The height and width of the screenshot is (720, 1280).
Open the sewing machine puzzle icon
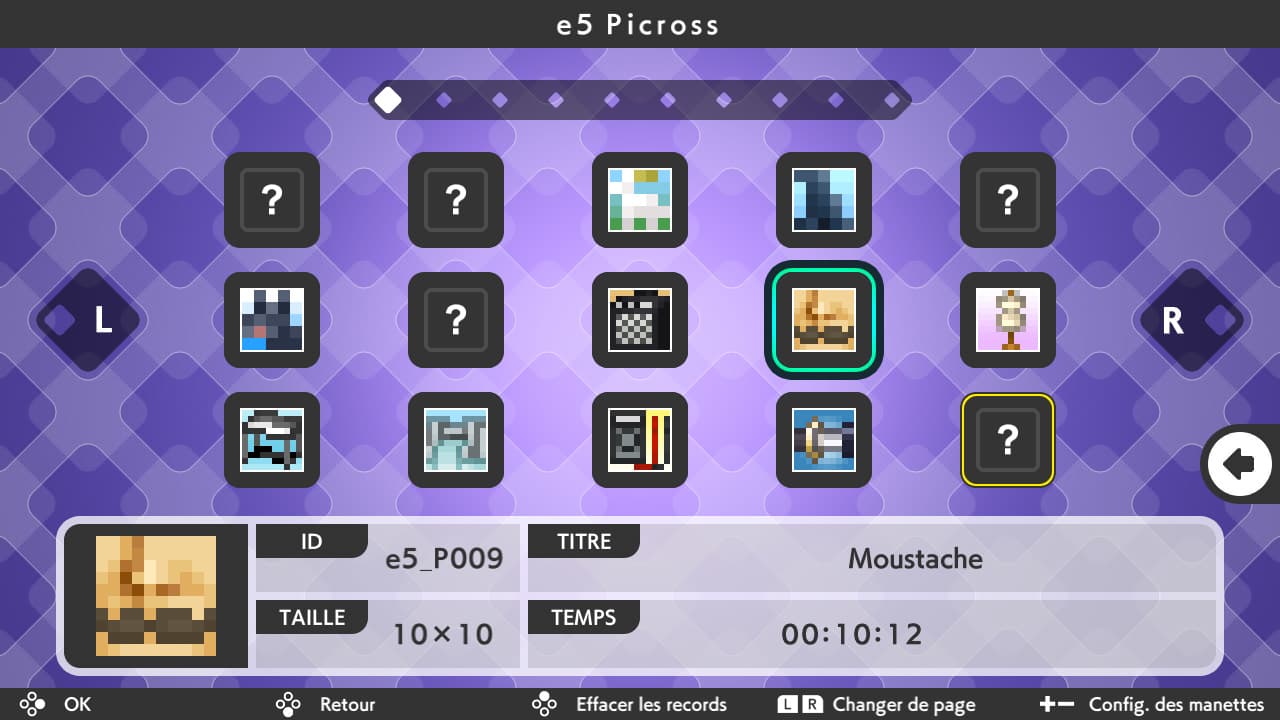tap(272, 440)
